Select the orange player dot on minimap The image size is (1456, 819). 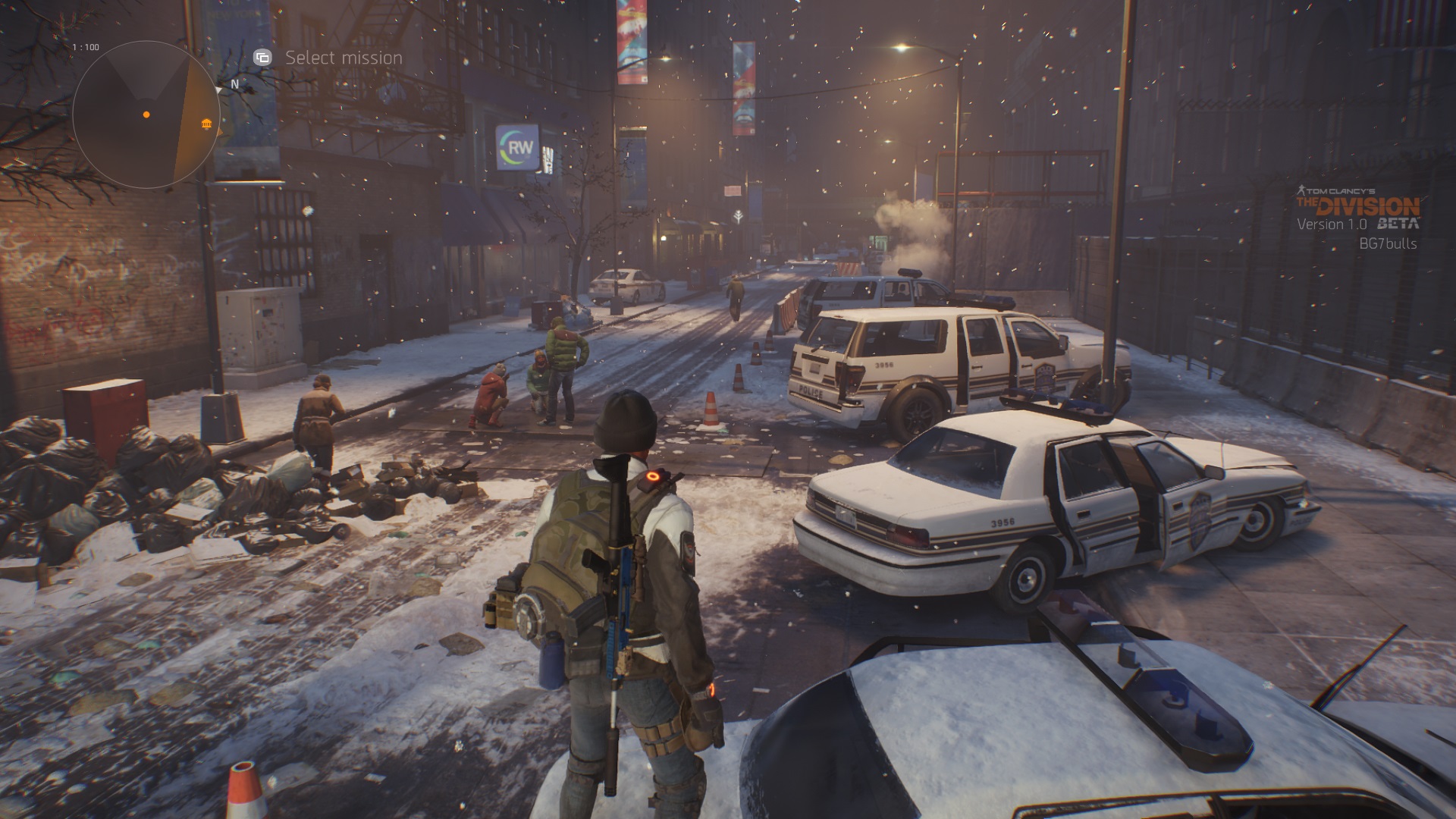click(146, 115)
